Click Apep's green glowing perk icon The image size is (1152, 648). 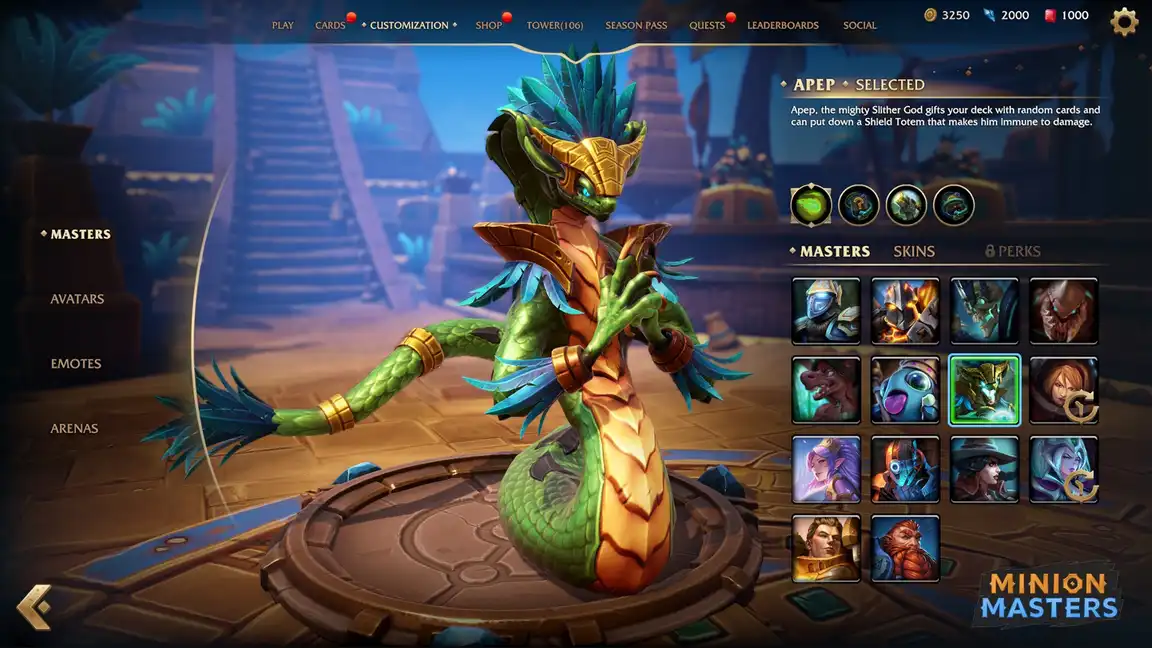click(x=811, y=206)
